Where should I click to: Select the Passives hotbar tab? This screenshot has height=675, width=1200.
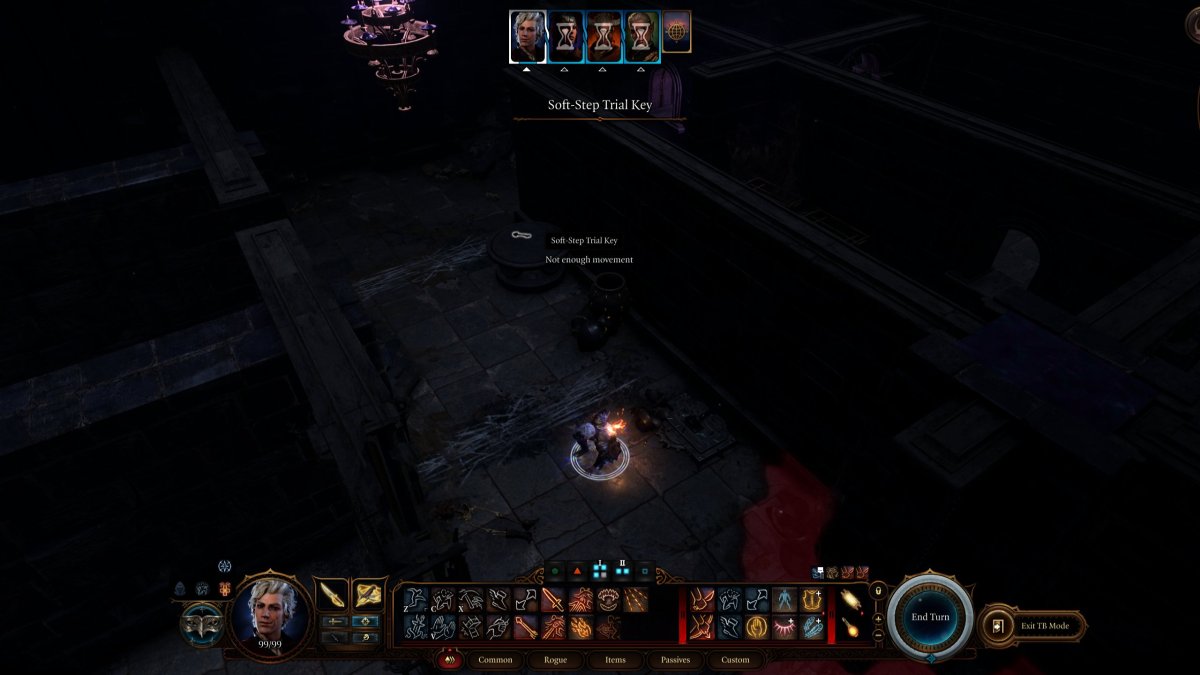(x=675, y=660)
